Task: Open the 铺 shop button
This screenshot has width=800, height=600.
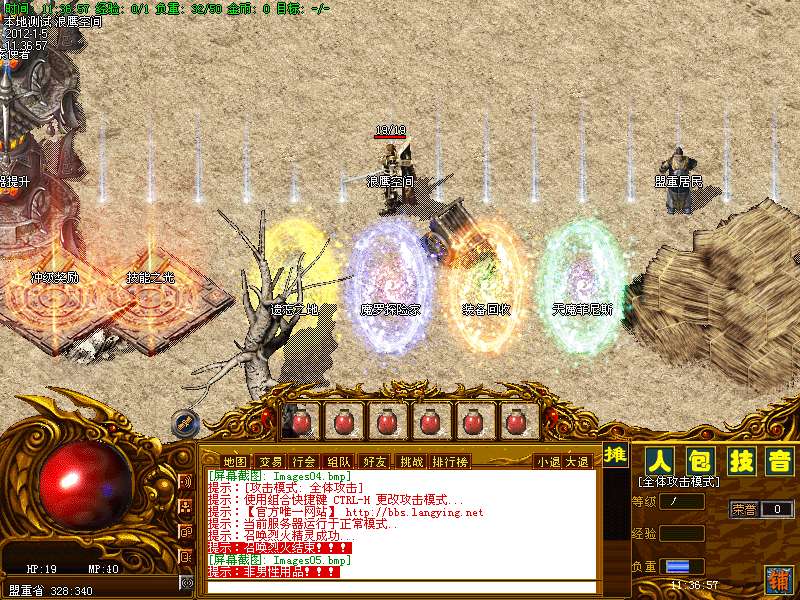Action: click(x=777, y=577)
